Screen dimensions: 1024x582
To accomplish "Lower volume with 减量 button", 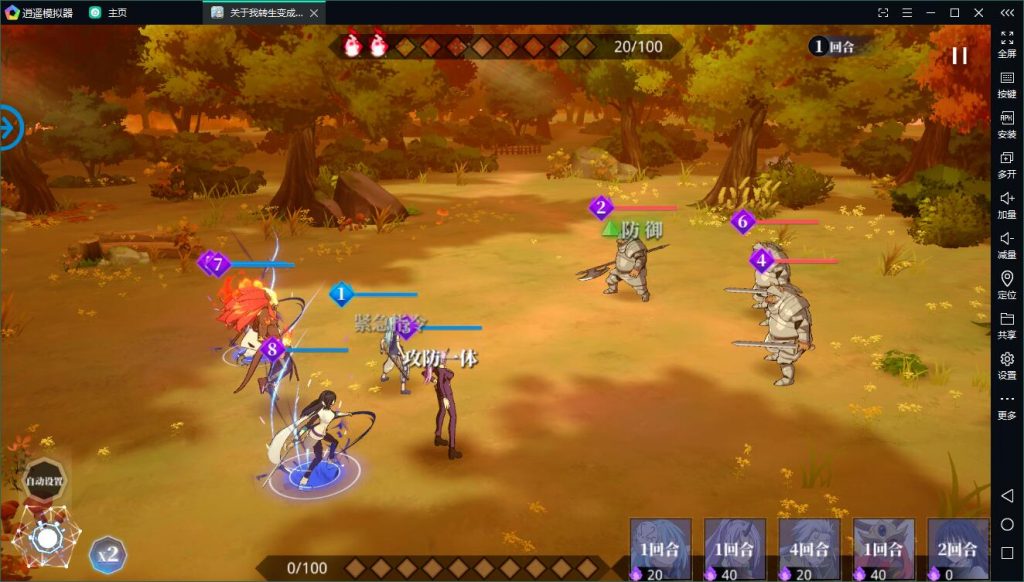I will coord(1006,244).
